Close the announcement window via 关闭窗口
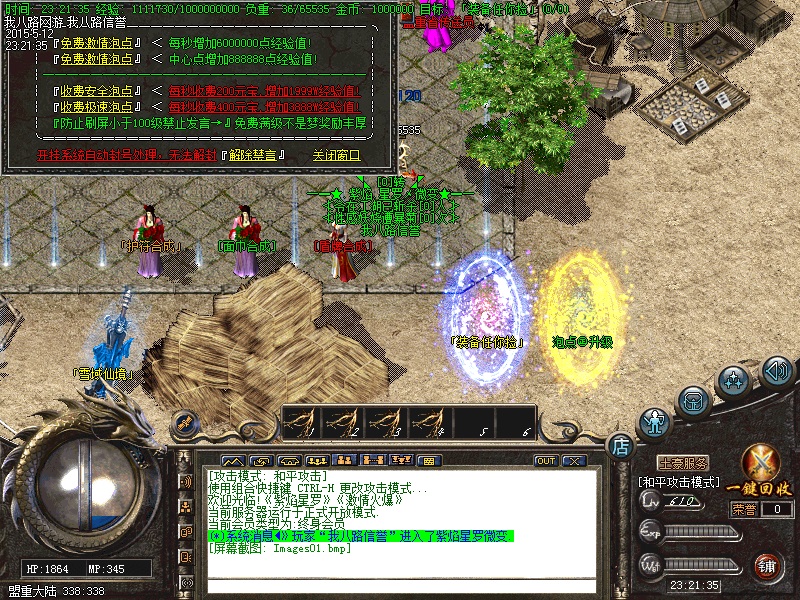The image size is (800, 600). coord(336,155)
